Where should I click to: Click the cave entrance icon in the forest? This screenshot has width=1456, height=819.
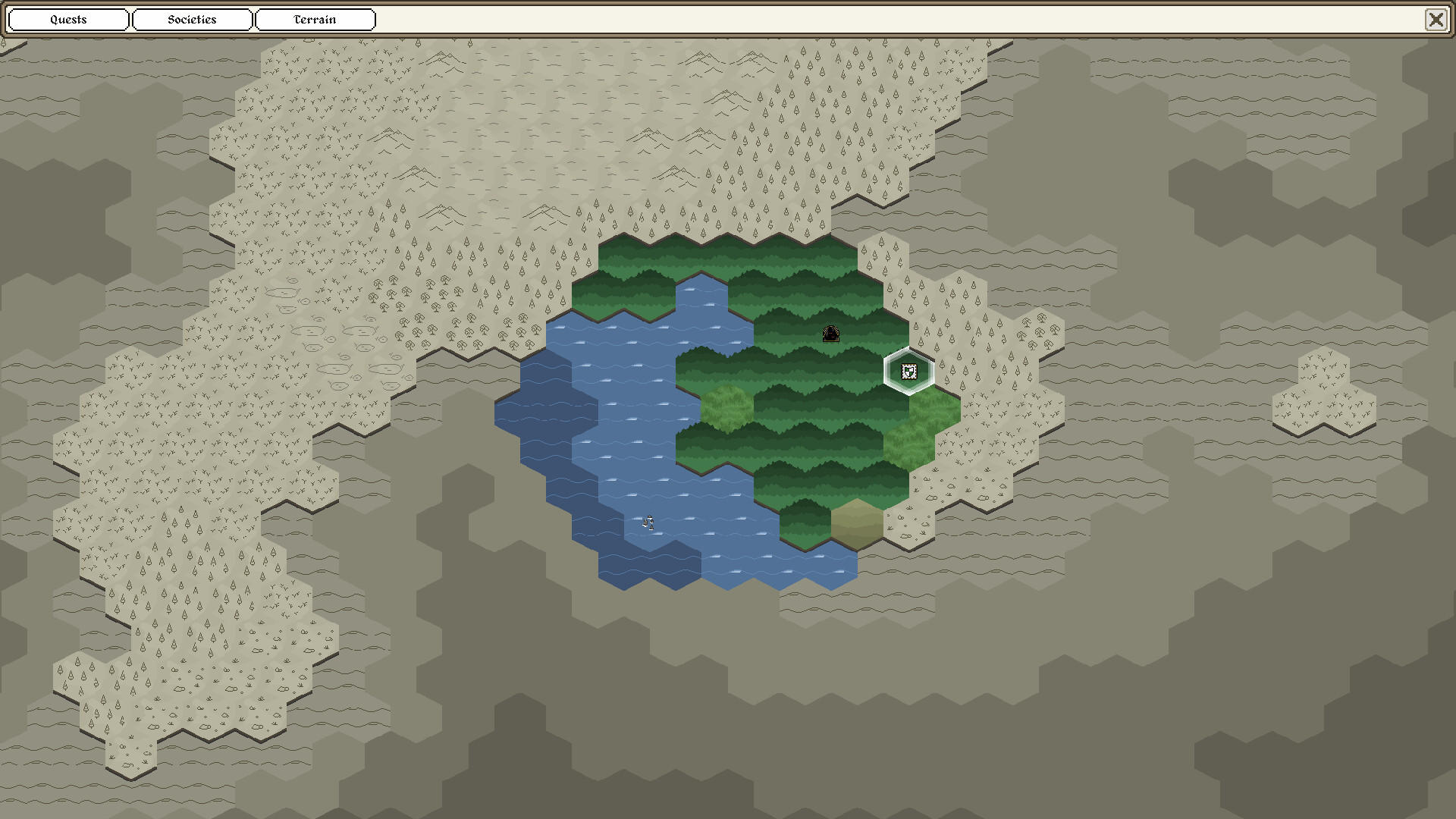pos(830,334)
